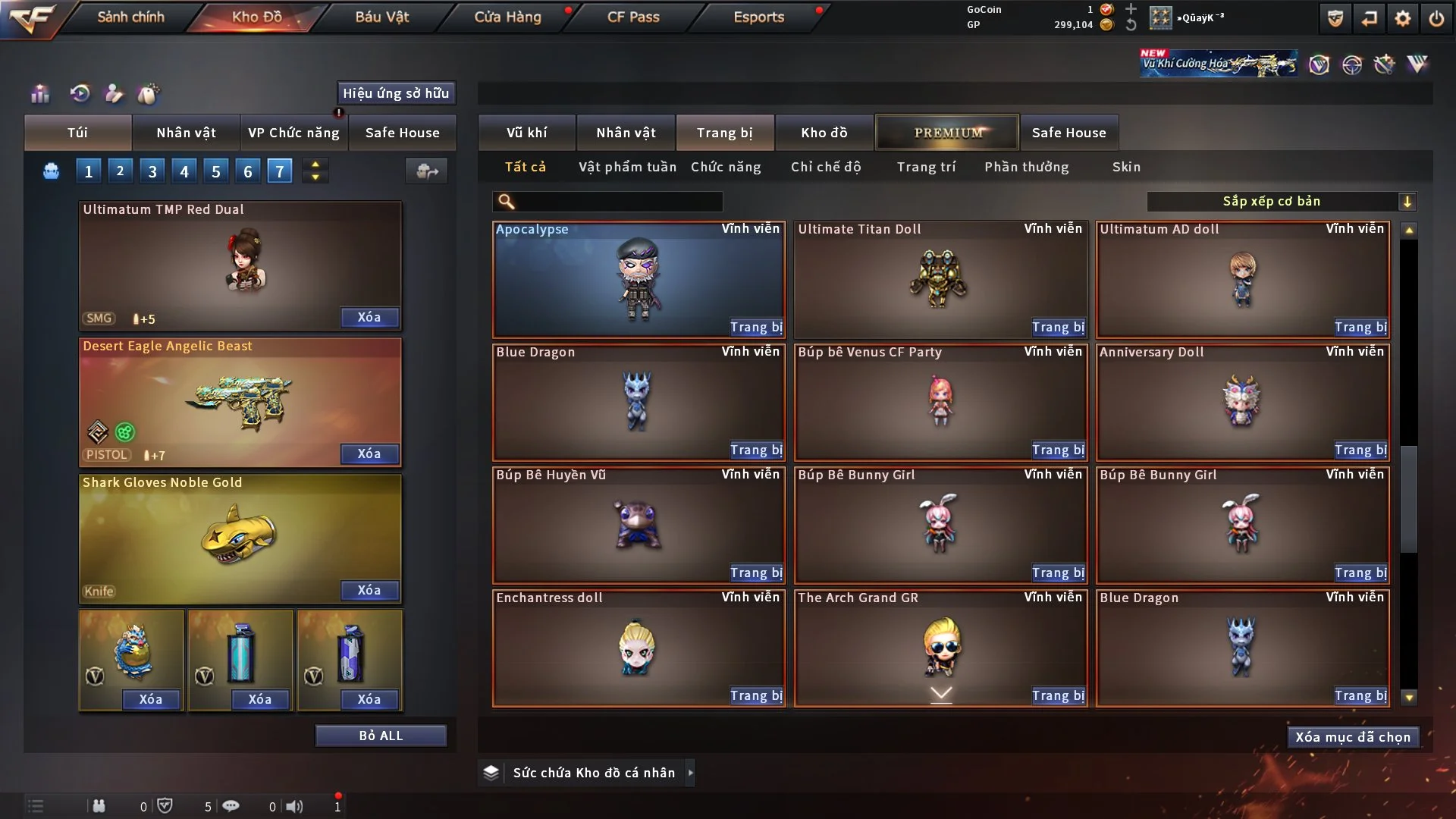This screenshot has width=1456, height=819.
Task: Clear all equipped items with Bỏ ALL
Action: click(x=381, y=736)
